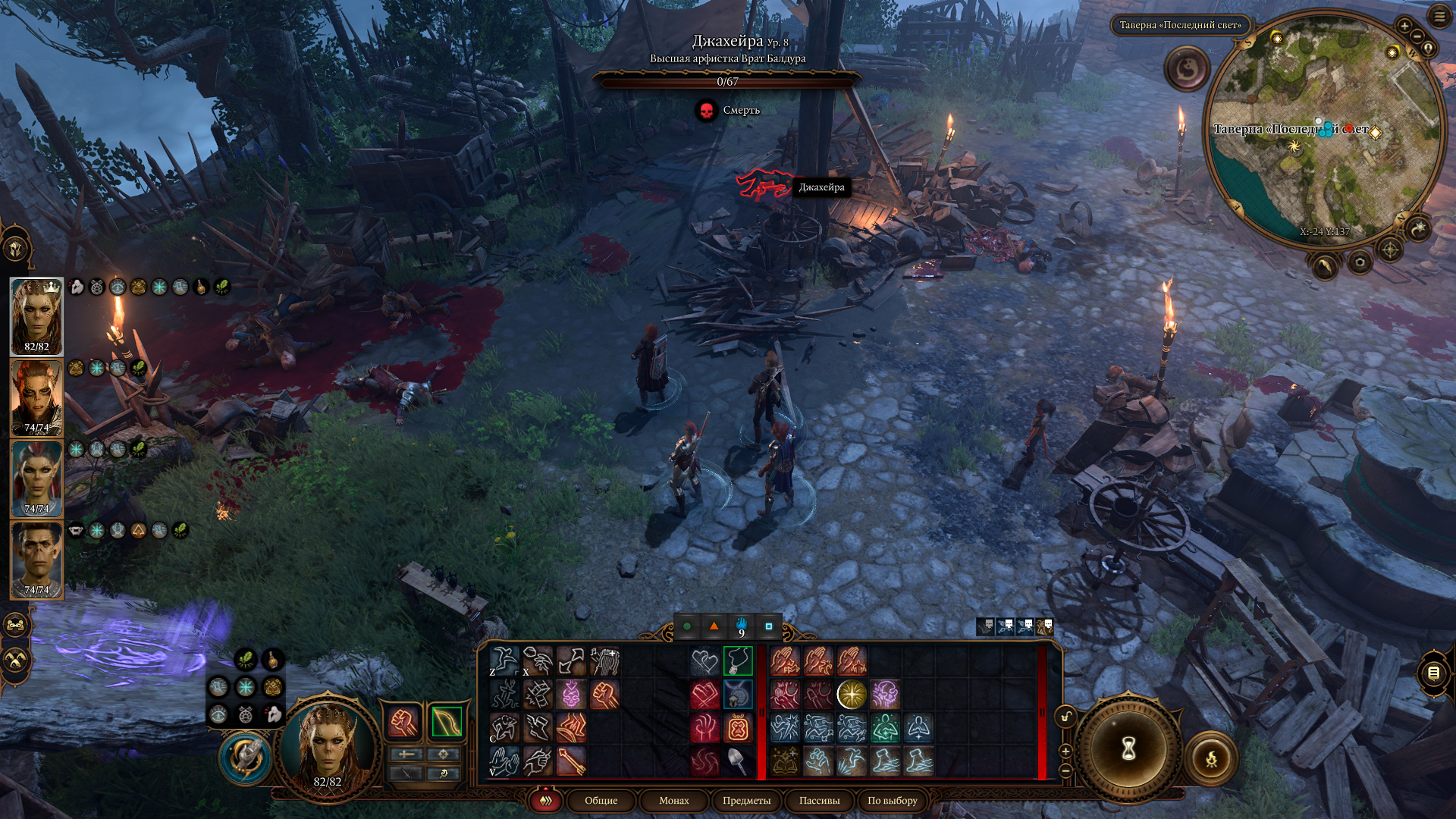The width and height of the screenshot is (1456, 819).
Task: Zoom in the minimap with plus button
Action: (x=1404, y=26)
